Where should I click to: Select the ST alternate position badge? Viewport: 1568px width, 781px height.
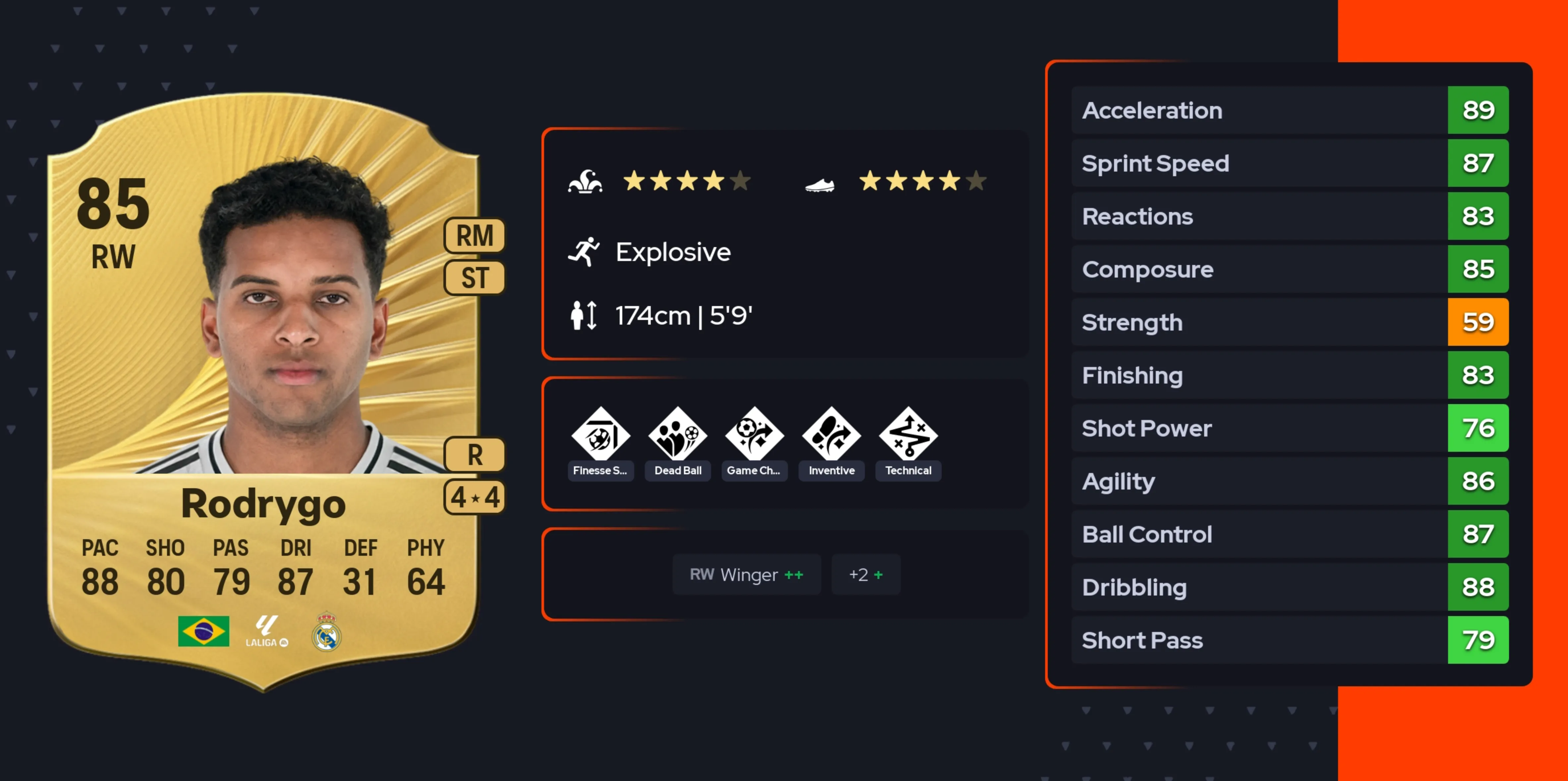[474, 278]
